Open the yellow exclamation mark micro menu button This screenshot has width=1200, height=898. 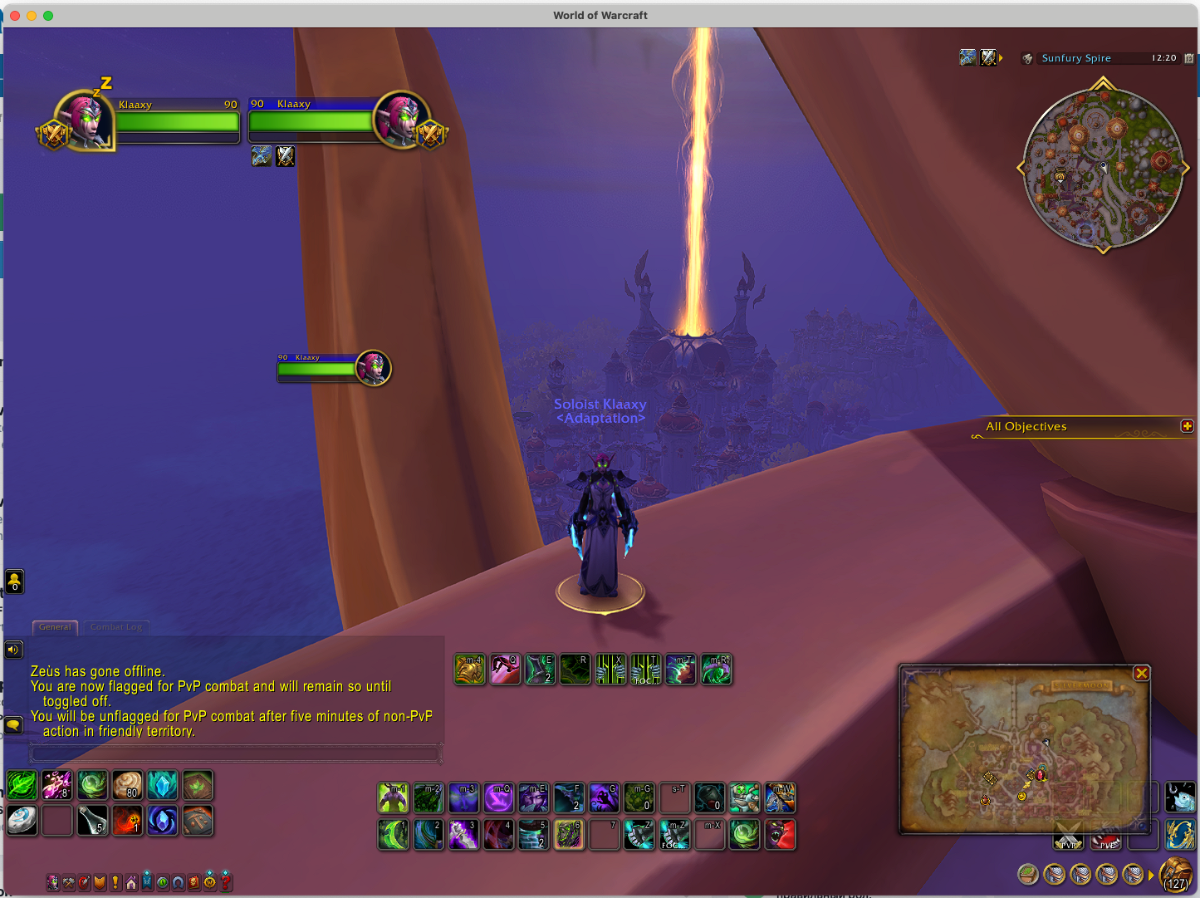115,882
